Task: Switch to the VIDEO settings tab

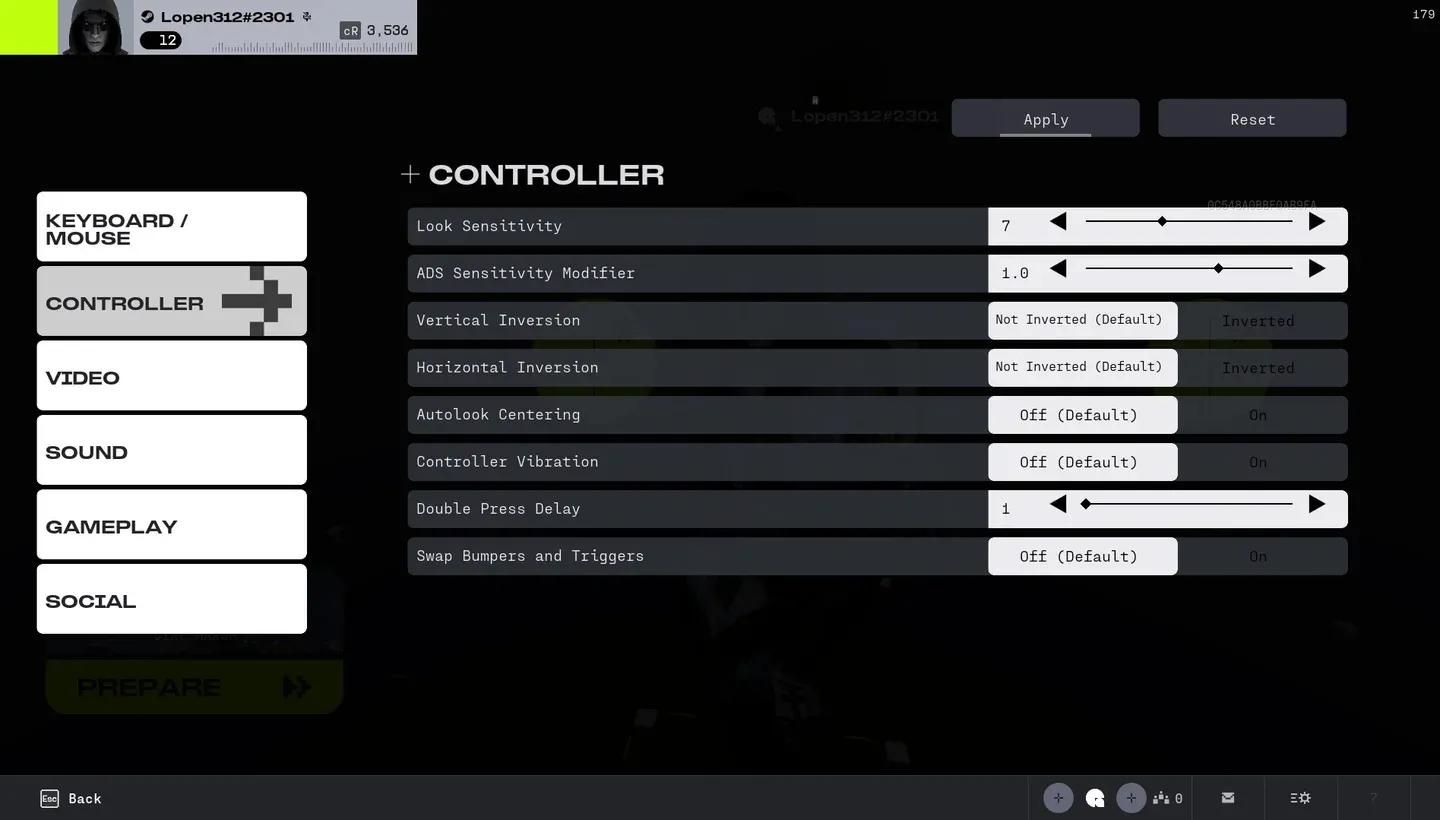Action: [x=171, y=377]
